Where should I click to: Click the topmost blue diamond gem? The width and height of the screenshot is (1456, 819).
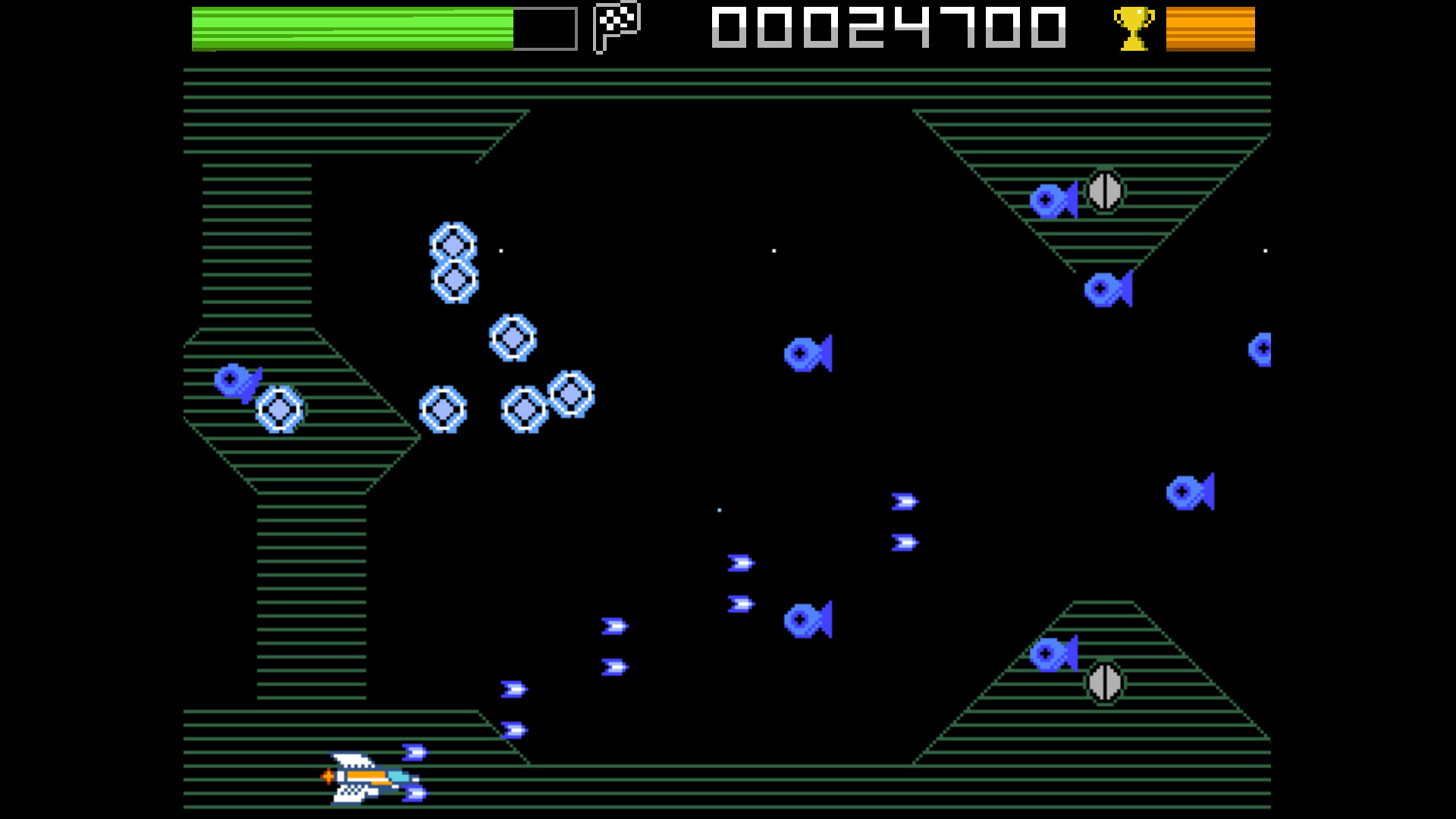coord(453,243)
